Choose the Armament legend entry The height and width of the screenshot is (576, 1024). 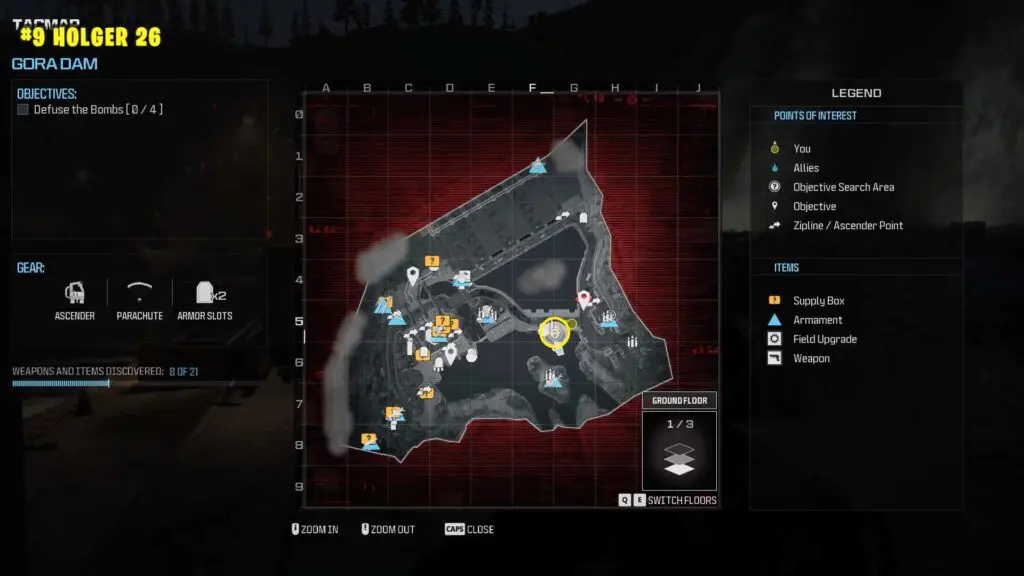click(x=817, y=320)
